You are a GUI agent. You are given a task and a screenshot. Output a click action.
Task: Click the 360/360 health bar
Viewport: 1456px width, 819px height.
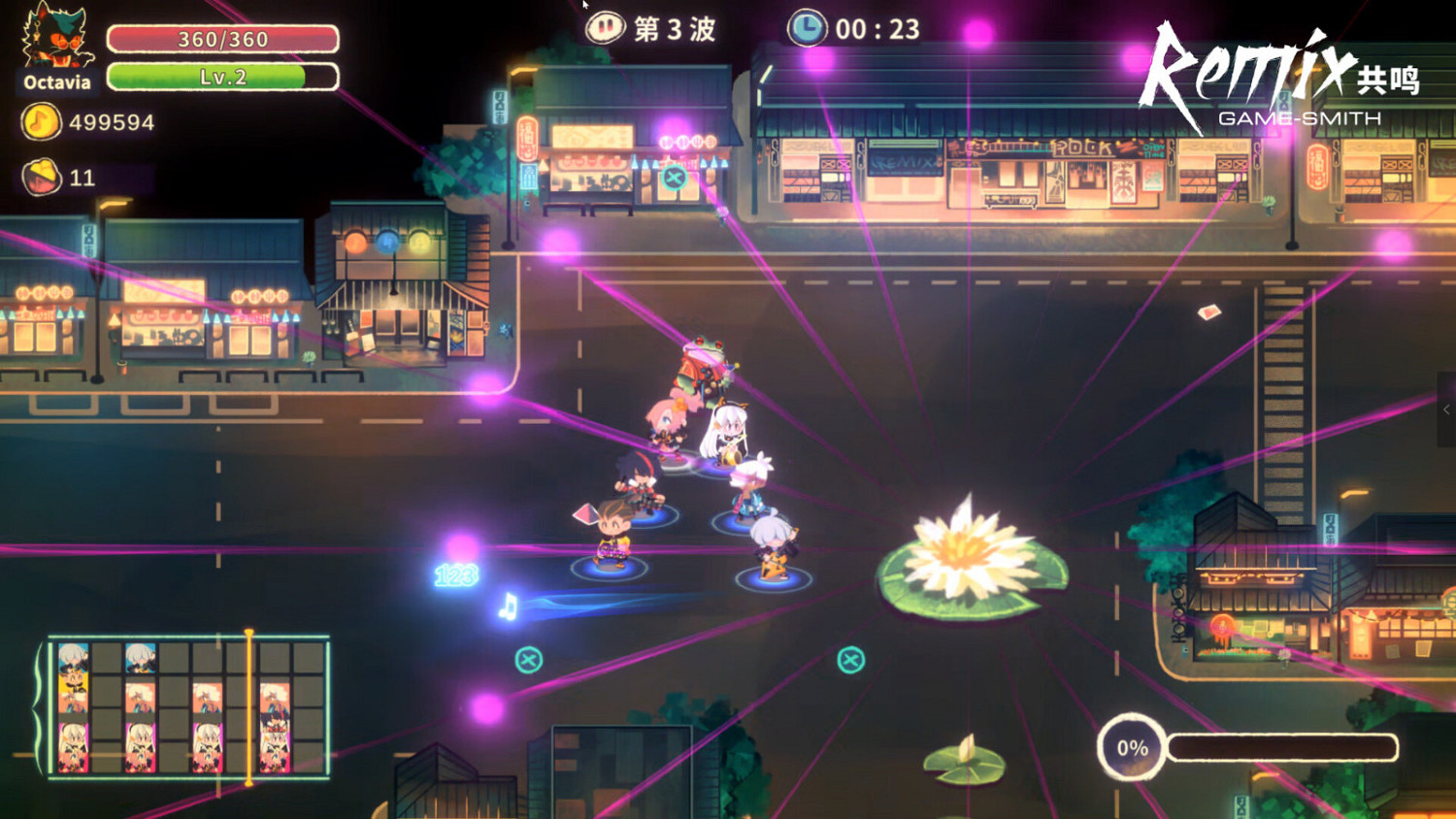click(223, 38)
